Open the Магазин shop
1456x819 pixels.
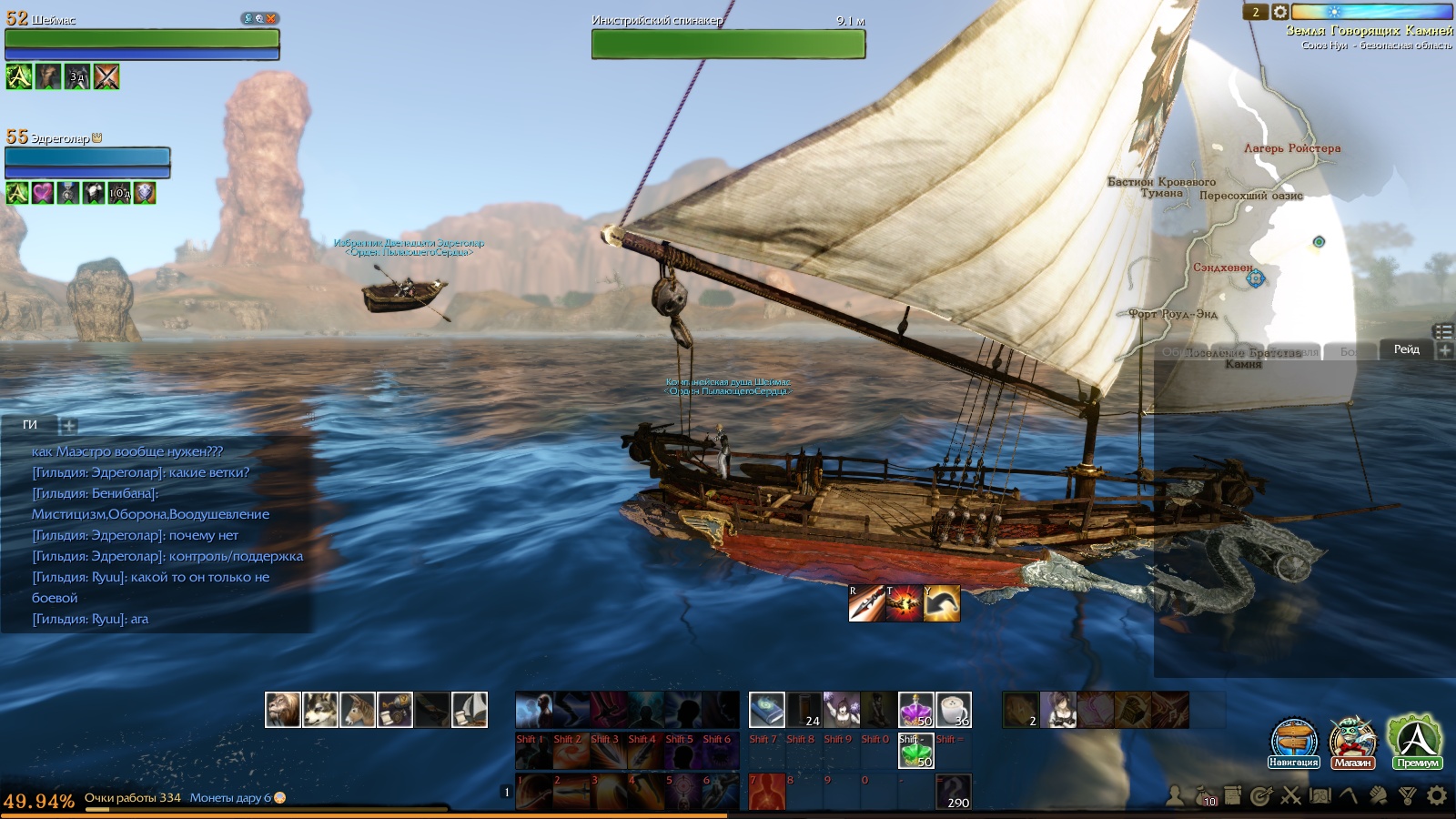click(x=1352, y=742)
